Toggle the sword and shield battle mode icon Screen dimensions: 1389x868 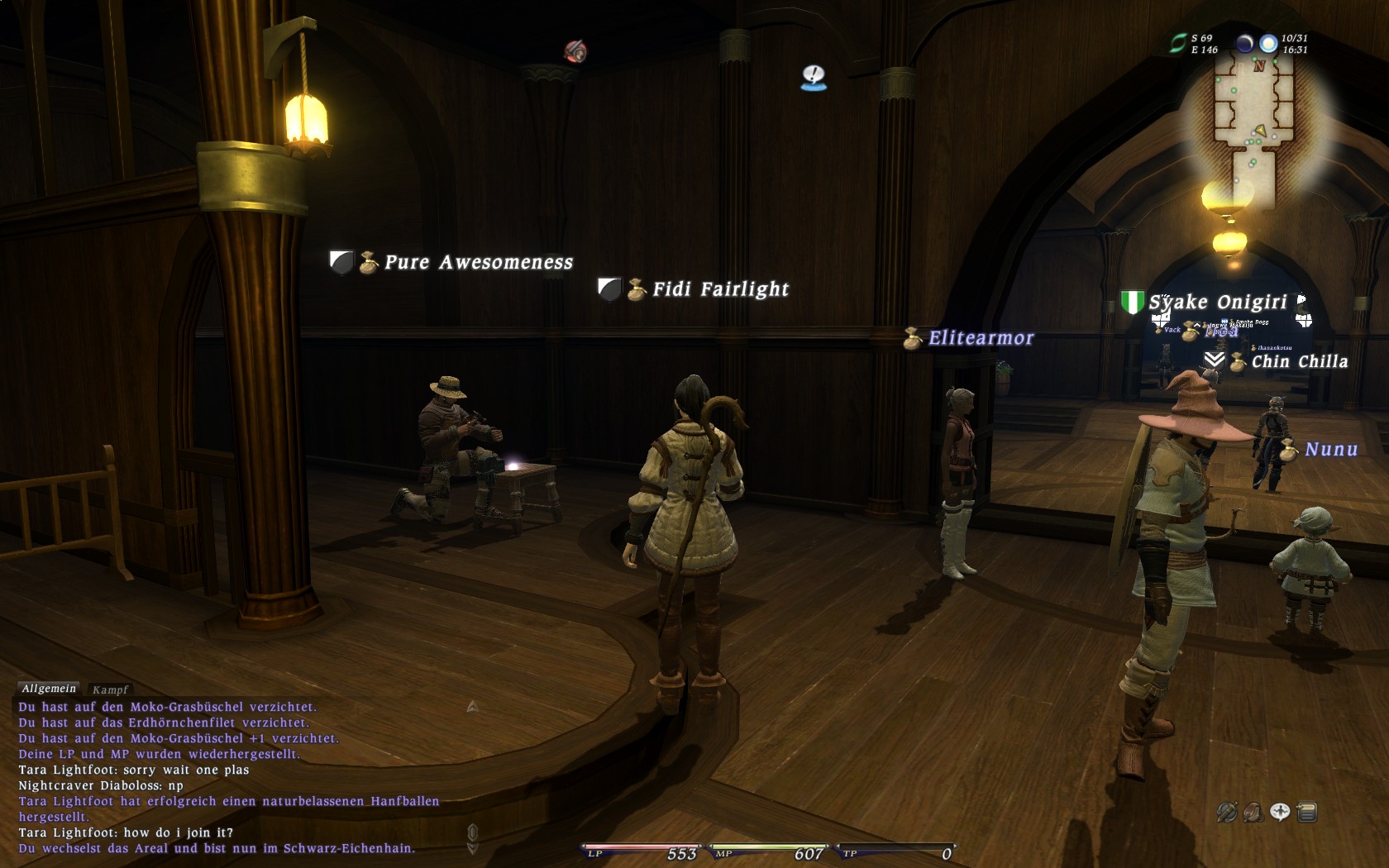click(x=1226, y=813)
